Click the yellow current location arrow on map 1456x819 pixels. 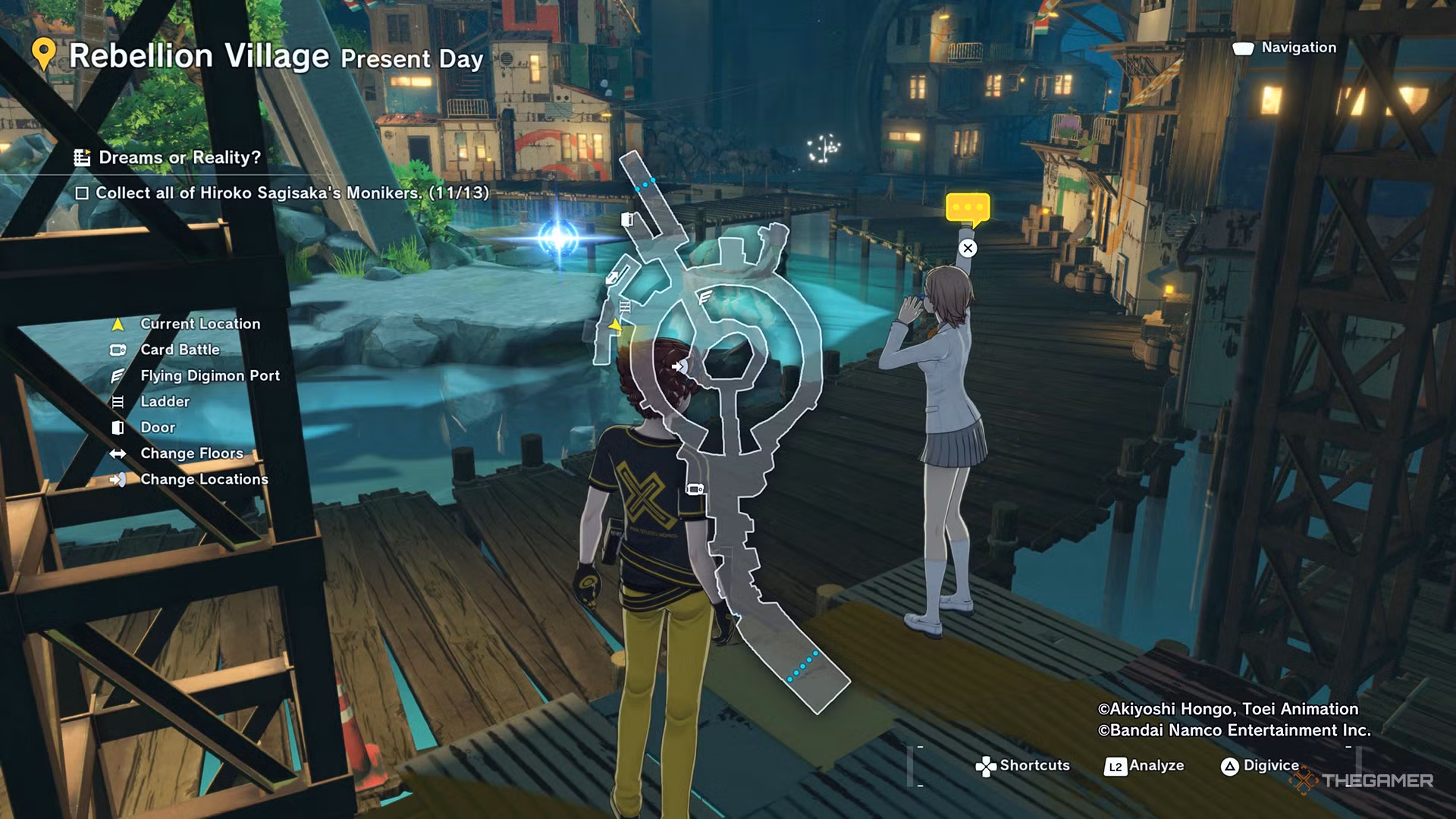point(615,325)
